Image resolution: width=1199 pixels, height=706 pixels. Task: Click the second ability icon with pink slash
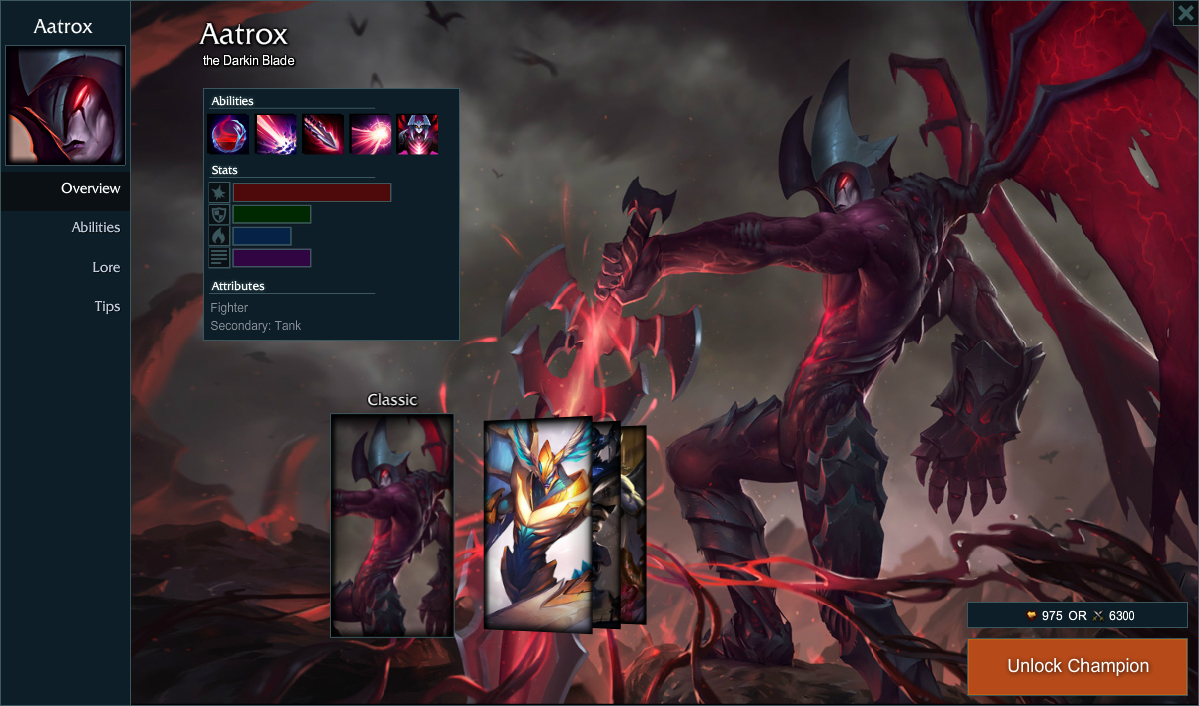276,134
